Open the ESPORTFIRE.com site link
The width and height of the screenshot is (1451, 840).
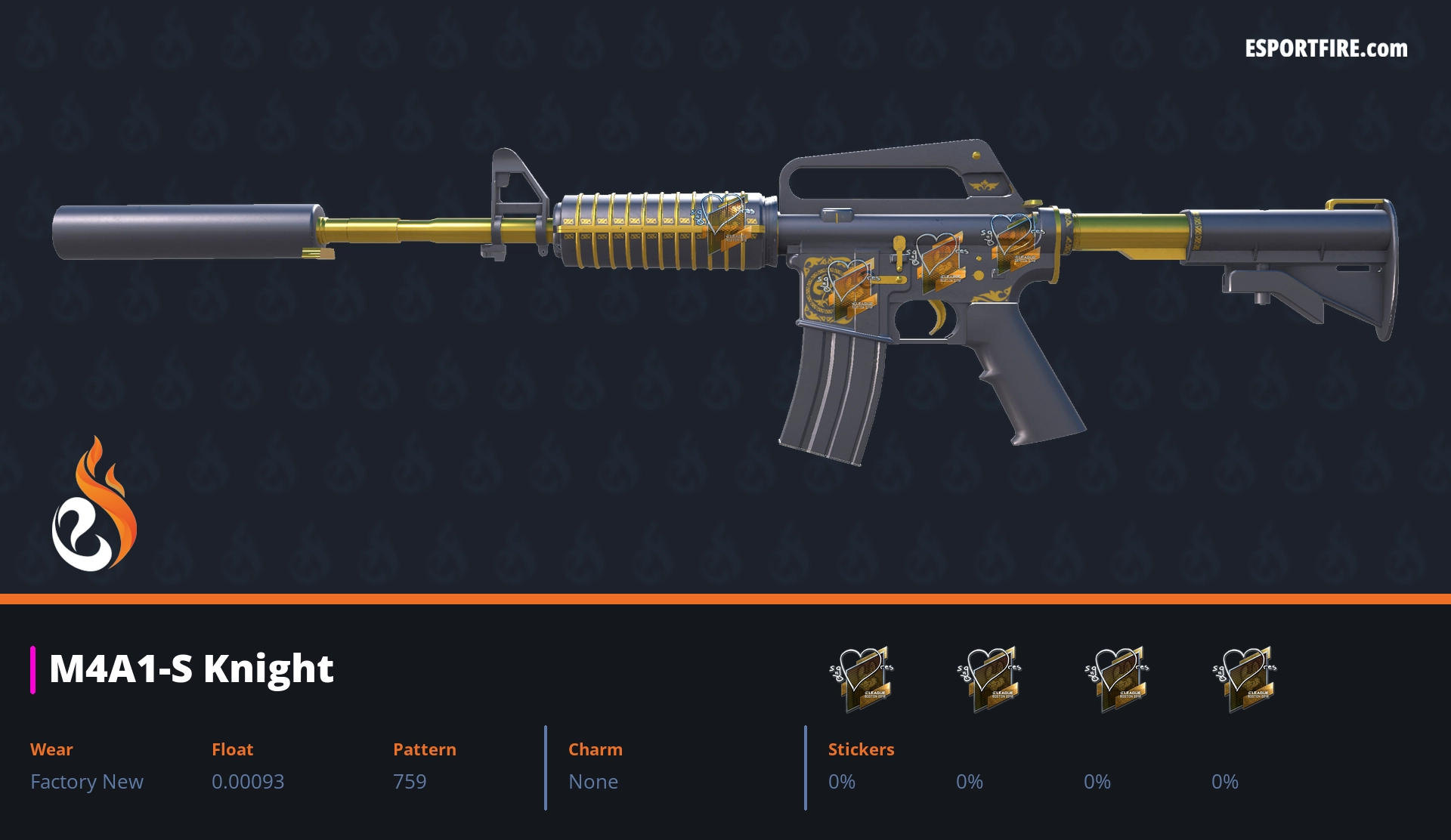point(1326,49)
